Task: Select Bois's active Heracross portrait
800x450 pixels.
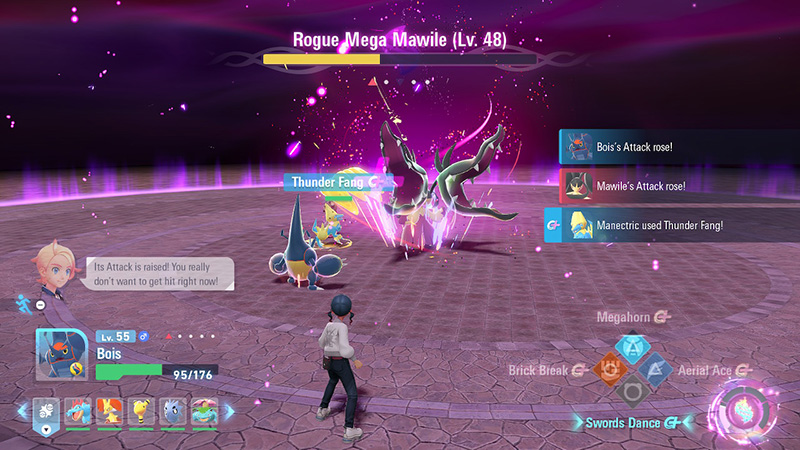Action: coord(62,354)
